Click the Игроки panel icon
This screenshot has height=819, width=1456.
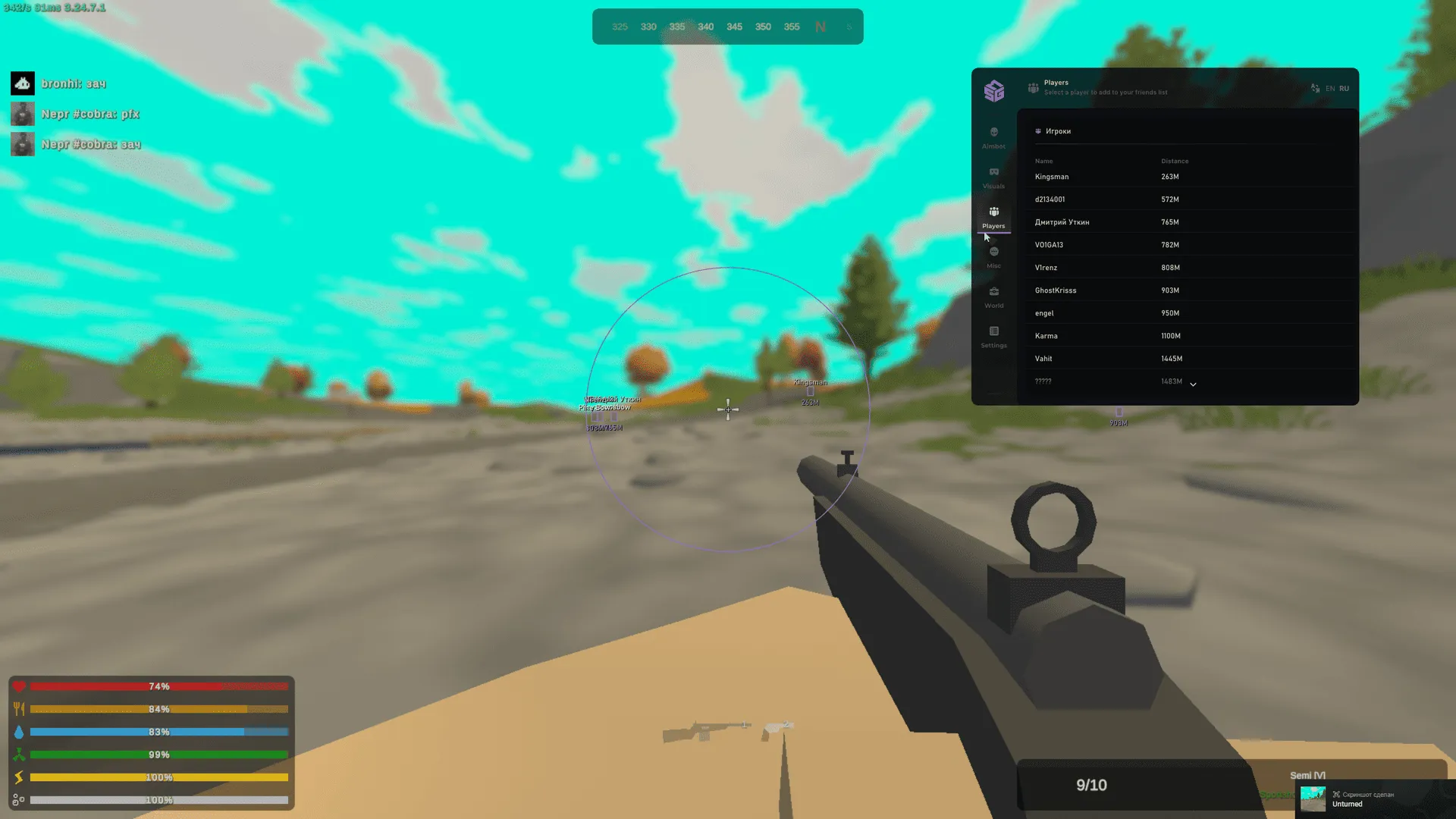pos(1038,130)
